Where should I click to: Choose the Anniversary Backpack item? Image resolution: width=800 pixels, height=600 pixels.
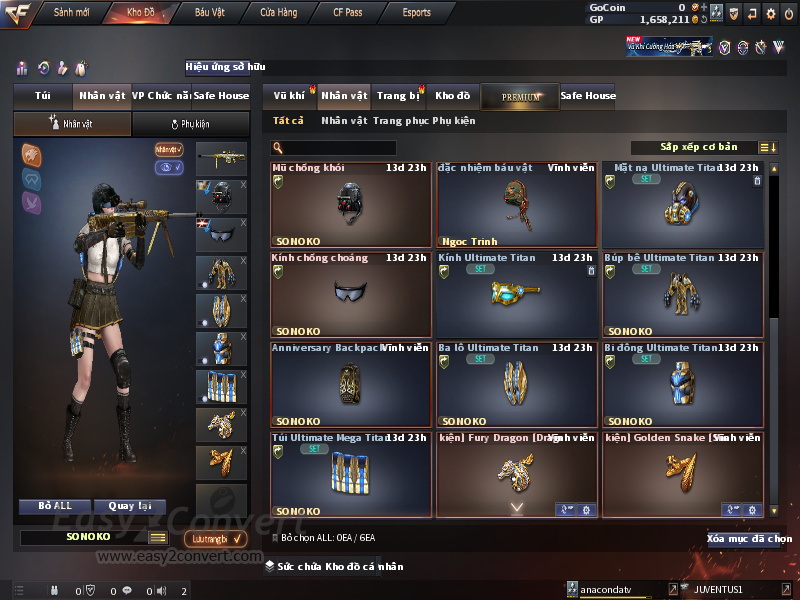pyautogui.click(x=351, y=384)
